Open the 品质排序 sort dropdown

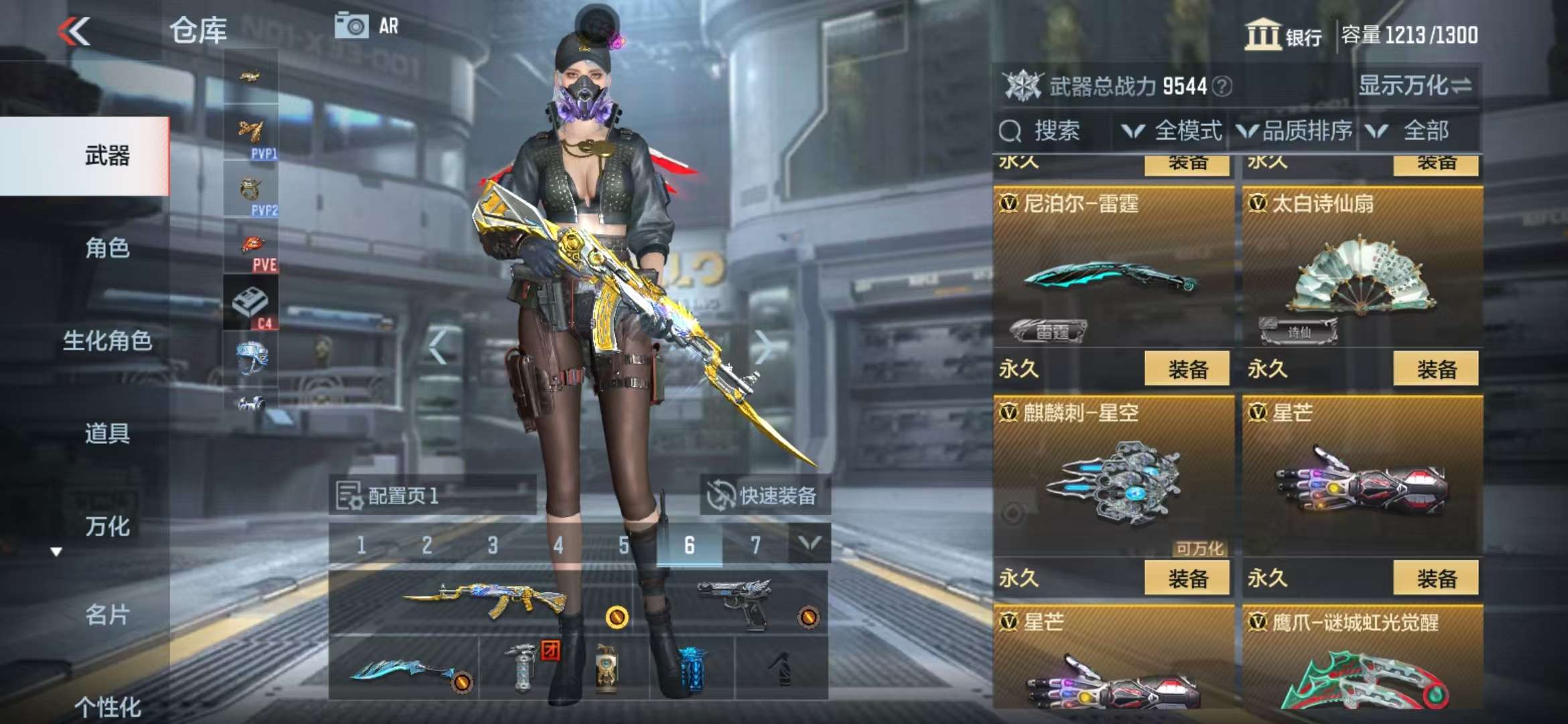coord(1295,131)
